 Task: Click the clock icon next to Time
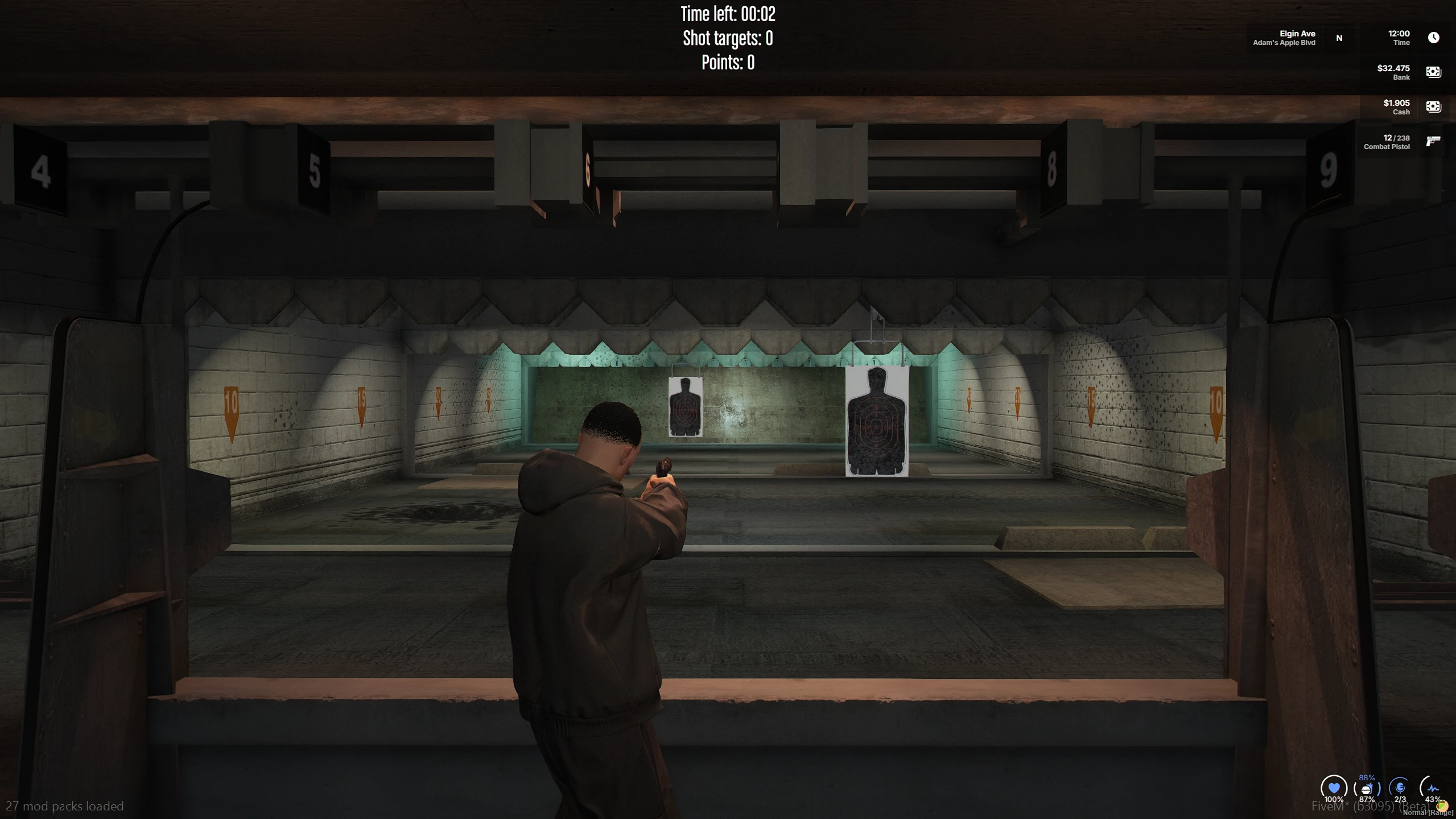pyautogui.click(x=1434, y=38)
